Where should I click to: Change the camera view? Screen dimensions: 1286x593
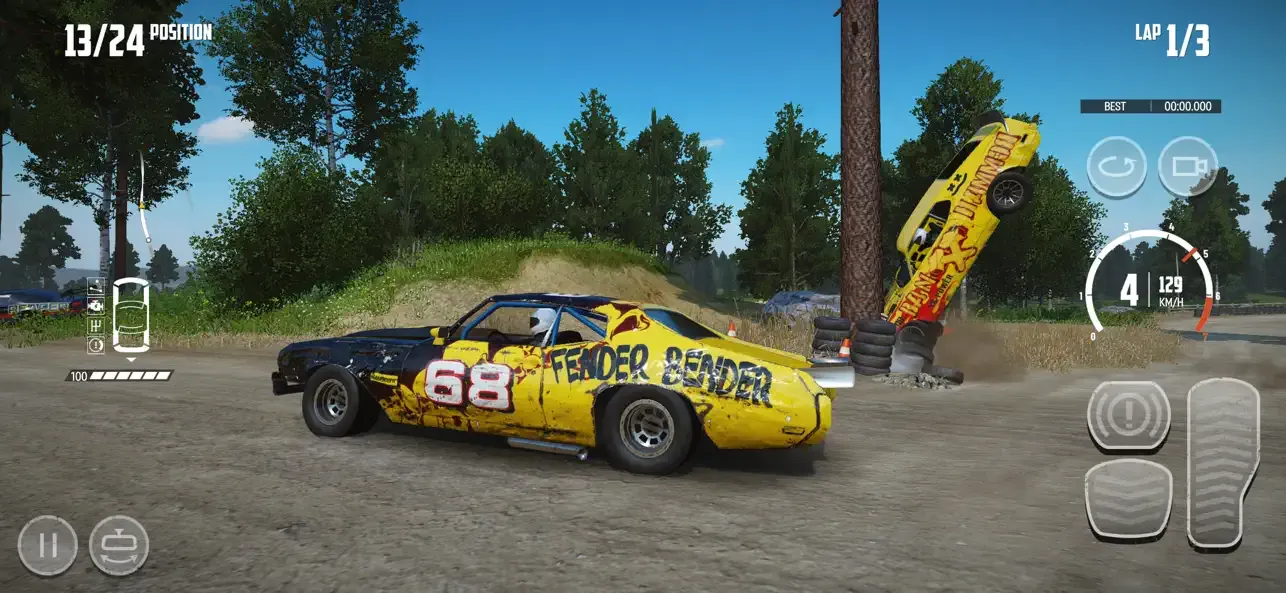click(x=1188, y=166)
